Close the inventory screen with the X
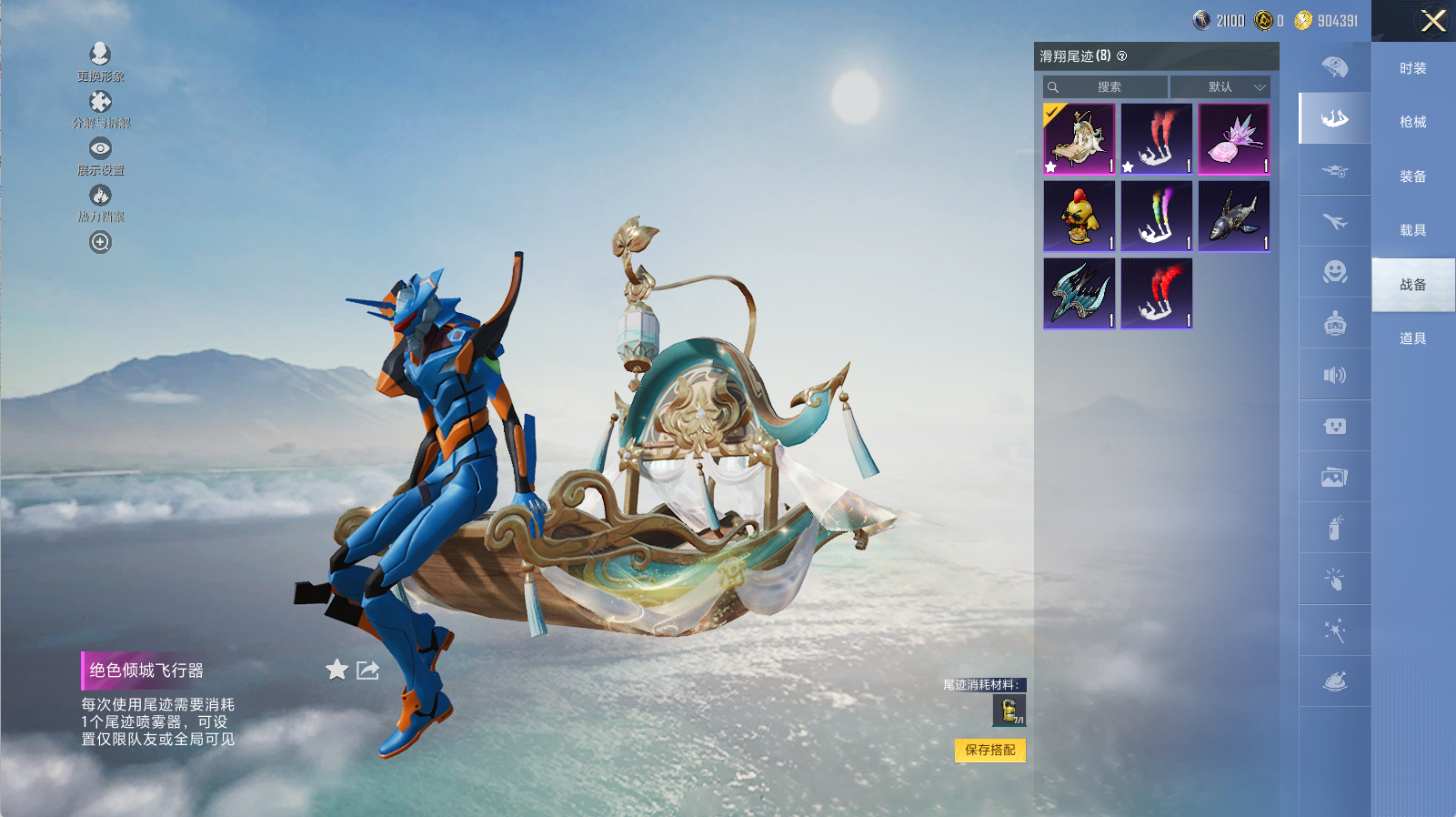This screenshot has width=1456, height=817. click(1433, 21)
